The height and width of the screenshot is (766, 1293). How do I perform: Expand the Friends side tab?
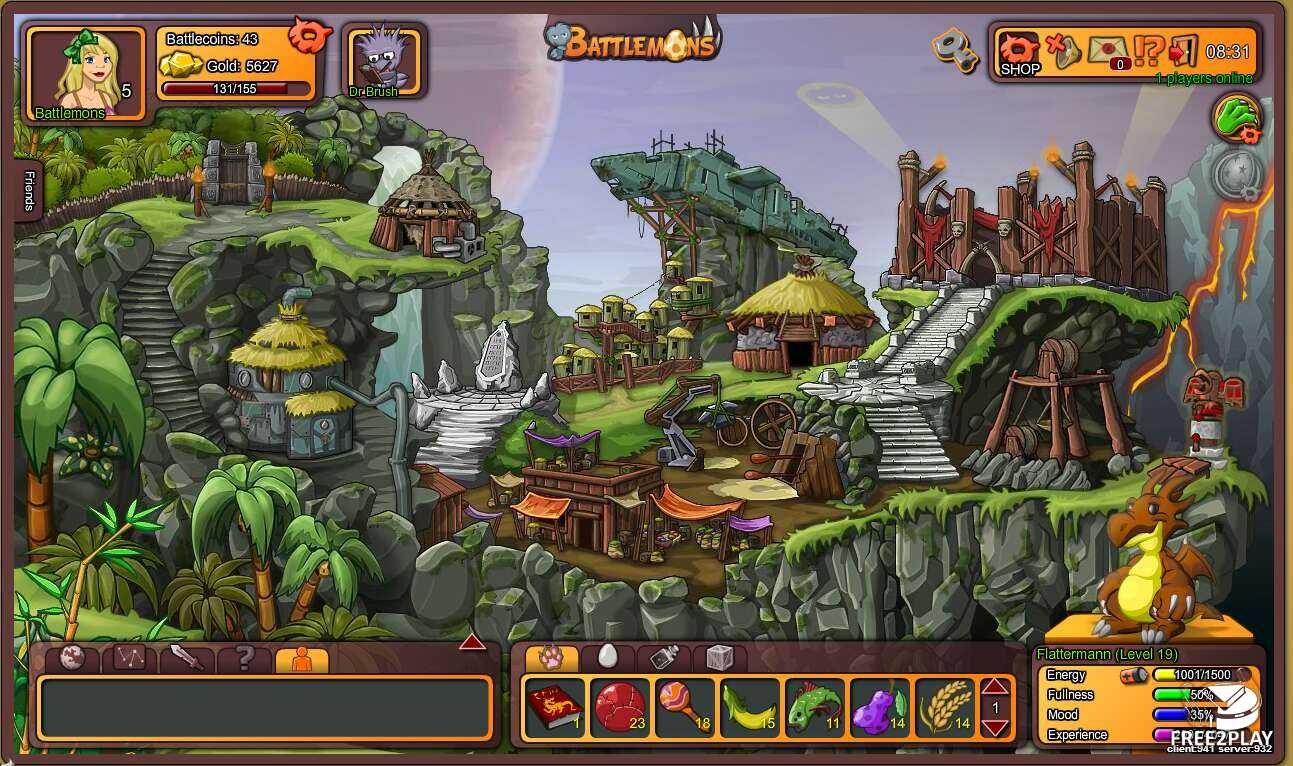pos(28,192)
